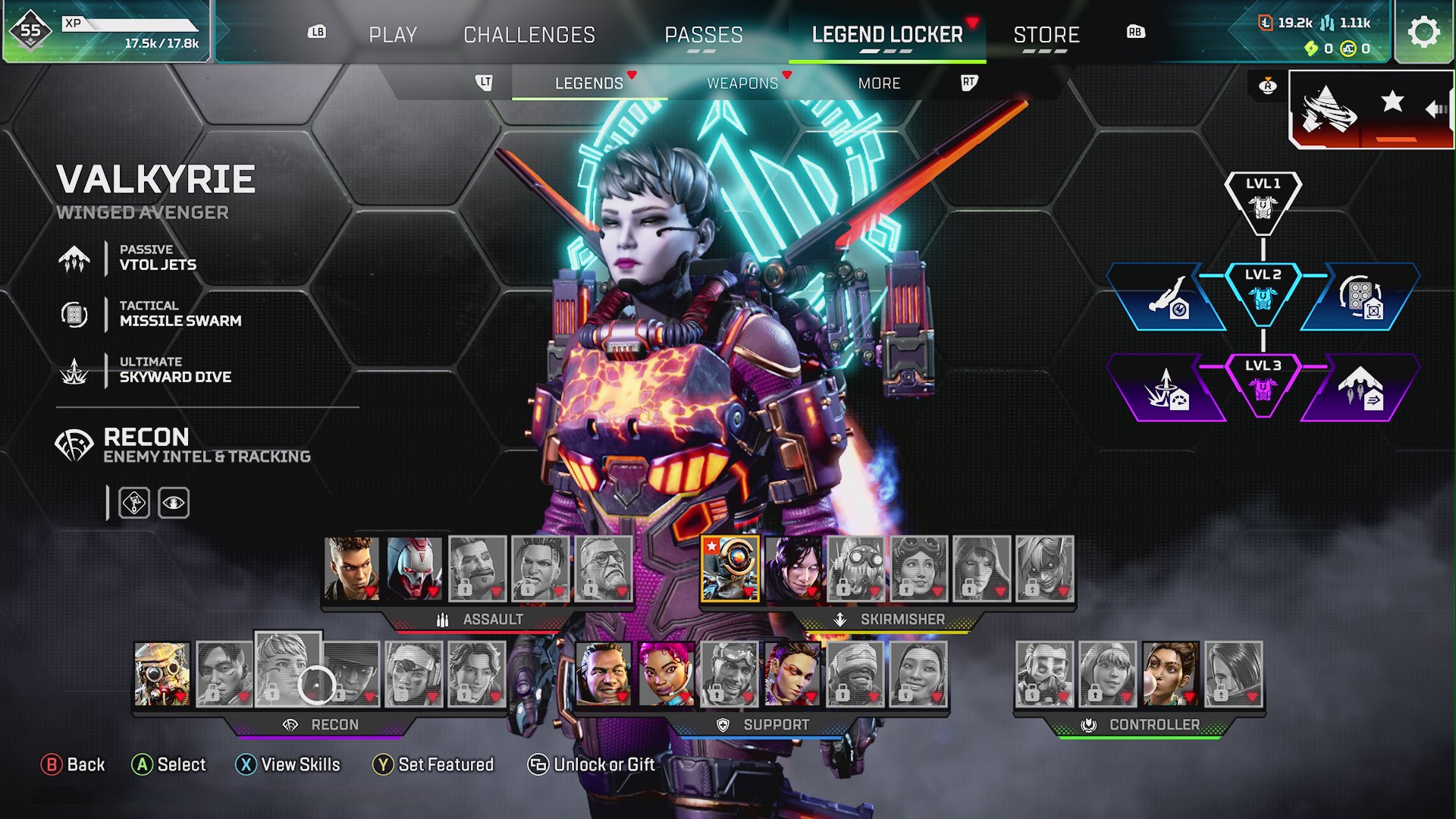The width and height of the screenshot is (1456, 819).
Task: Go to the Passes tab
Action: (x=703, y=35)
